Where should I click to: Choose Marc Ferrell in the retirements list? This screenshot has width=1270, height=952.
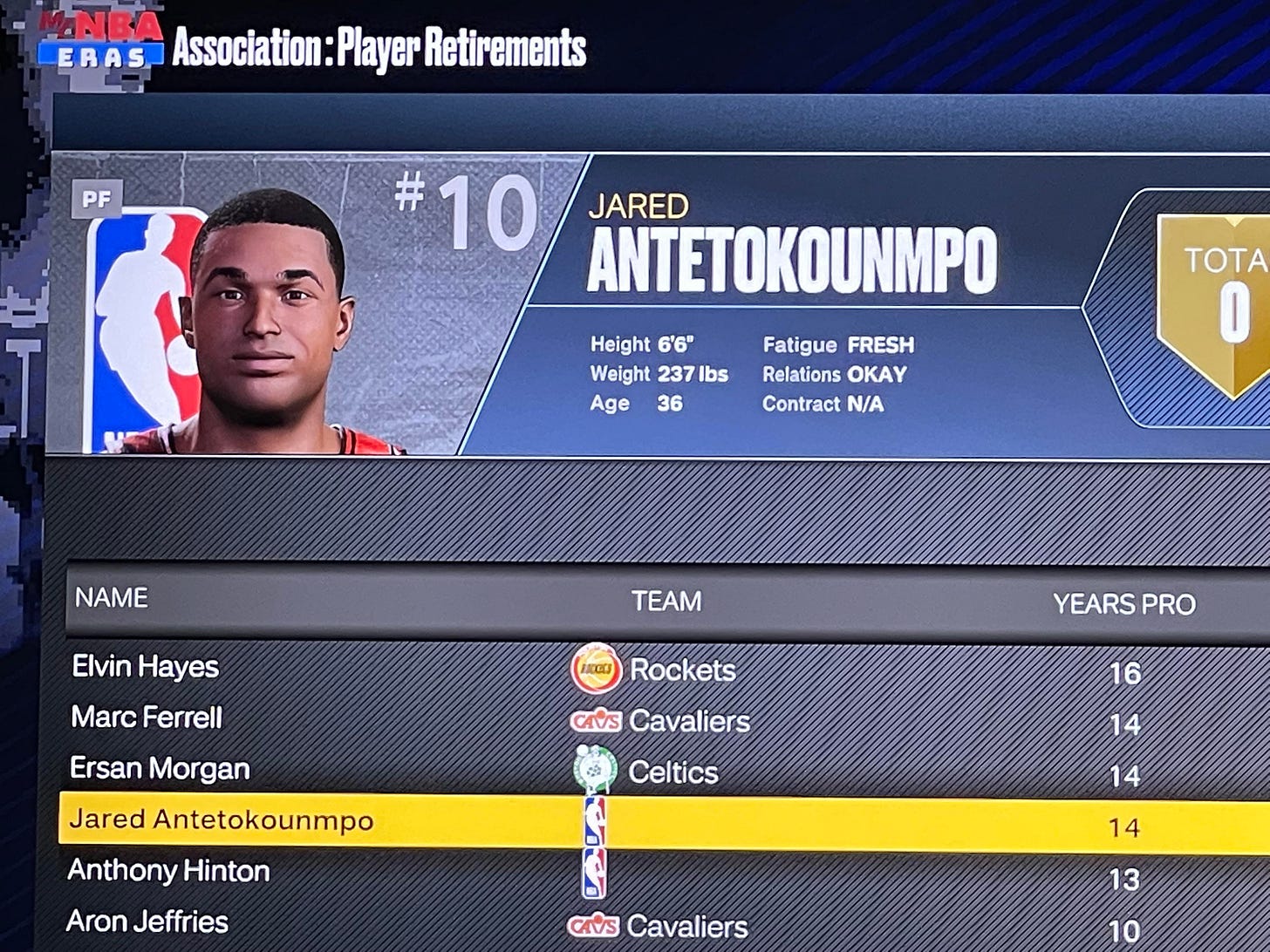tap(147, 717)
